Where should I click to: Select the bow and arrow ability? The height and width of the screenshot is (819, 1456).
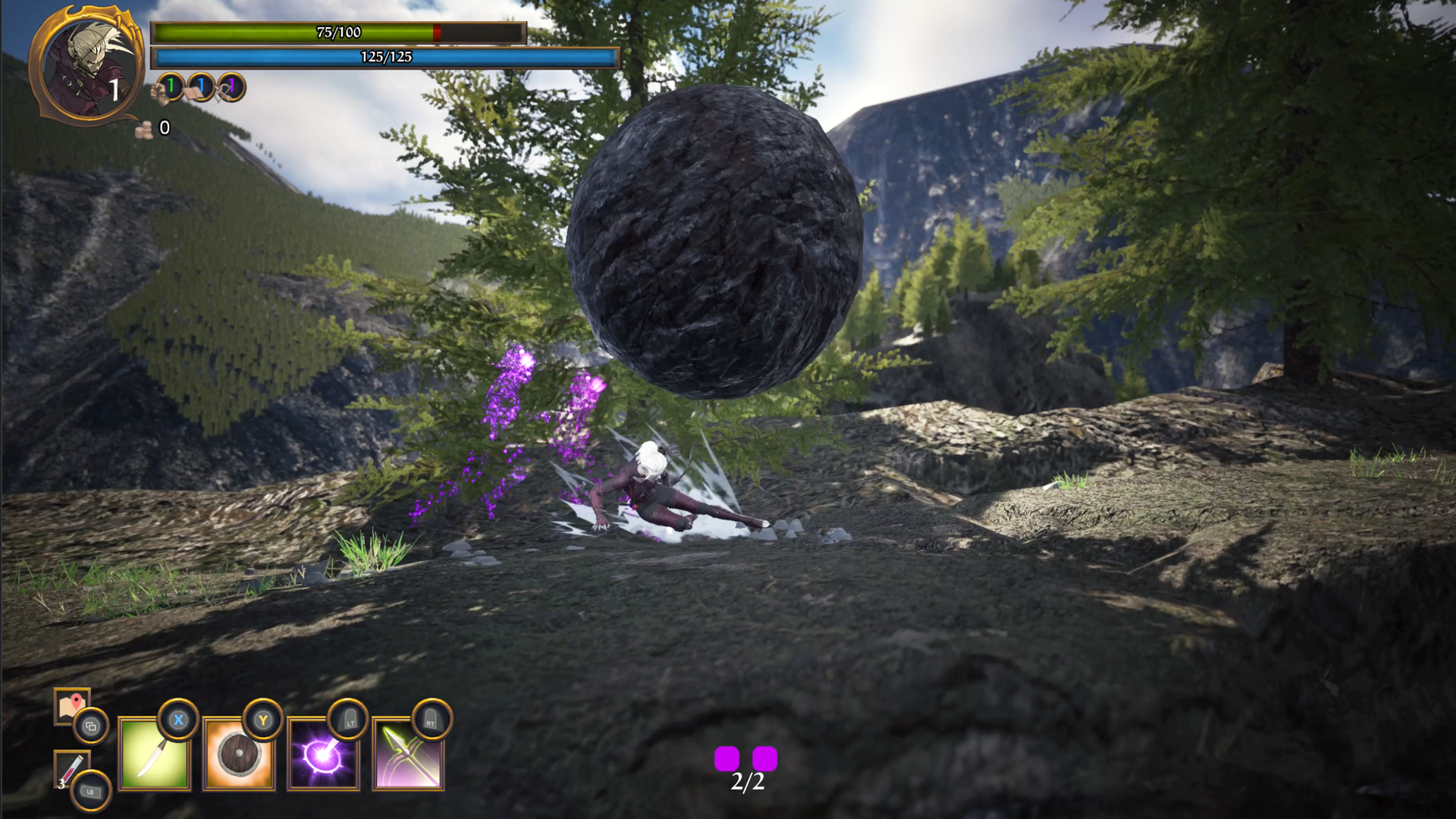pos(409,755)
